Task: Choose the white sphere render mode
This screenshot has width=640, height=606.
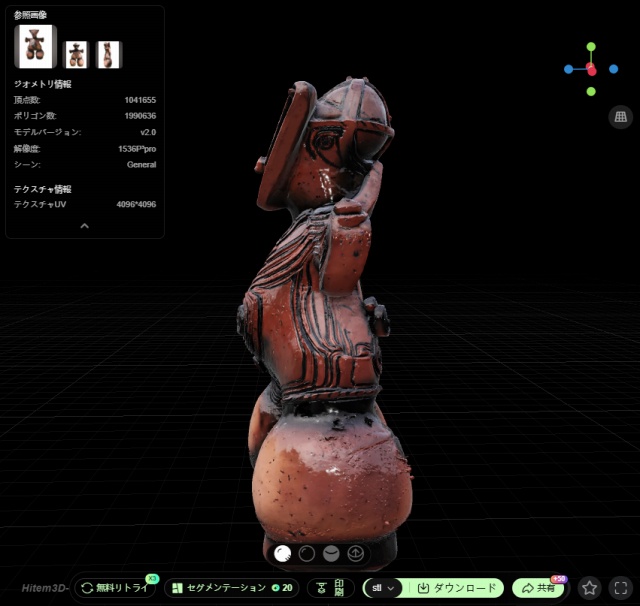Action: [x=283, y=552]
